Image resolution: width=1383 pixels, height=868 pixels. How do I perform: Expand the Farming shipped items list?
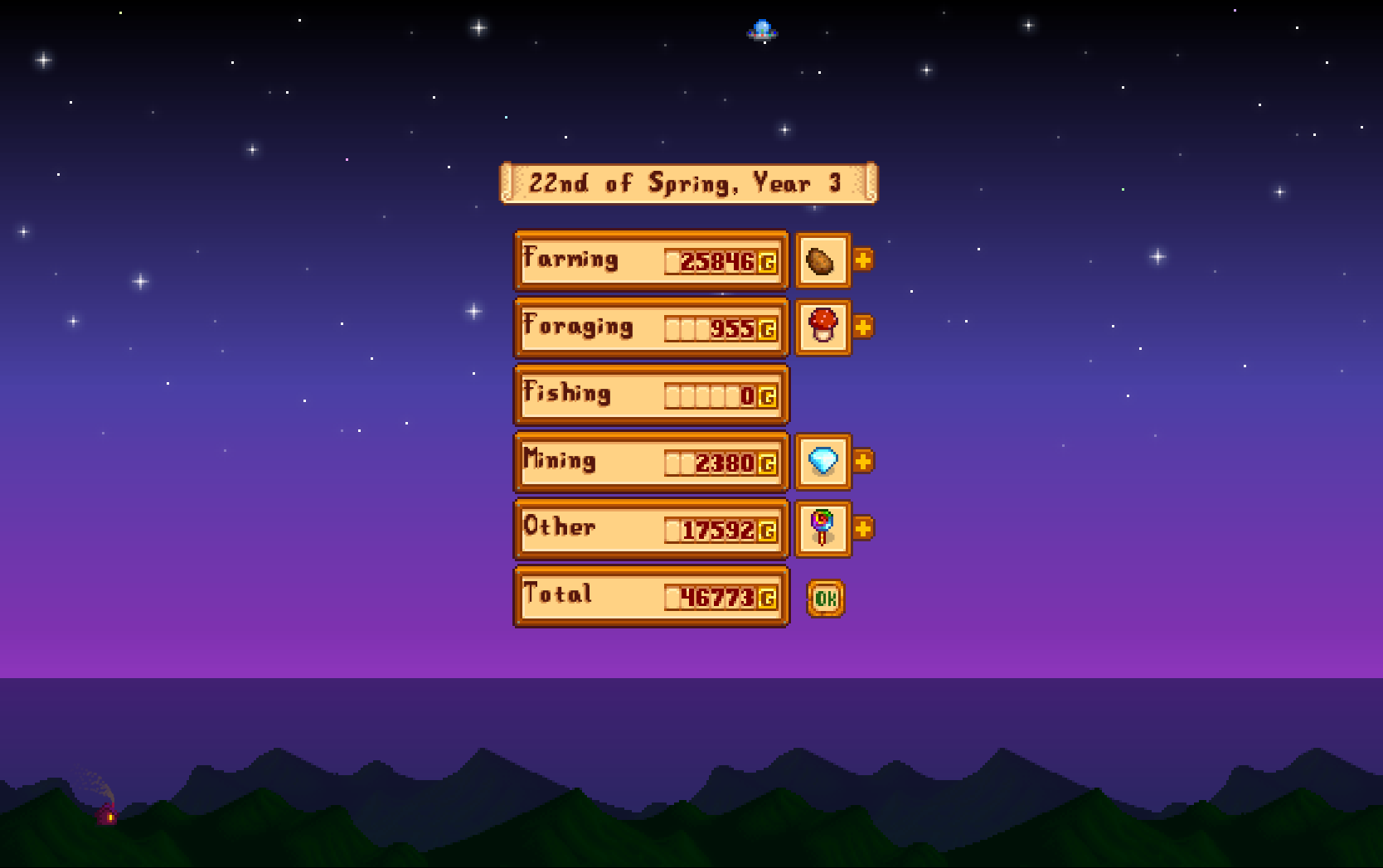click(863, 260)
